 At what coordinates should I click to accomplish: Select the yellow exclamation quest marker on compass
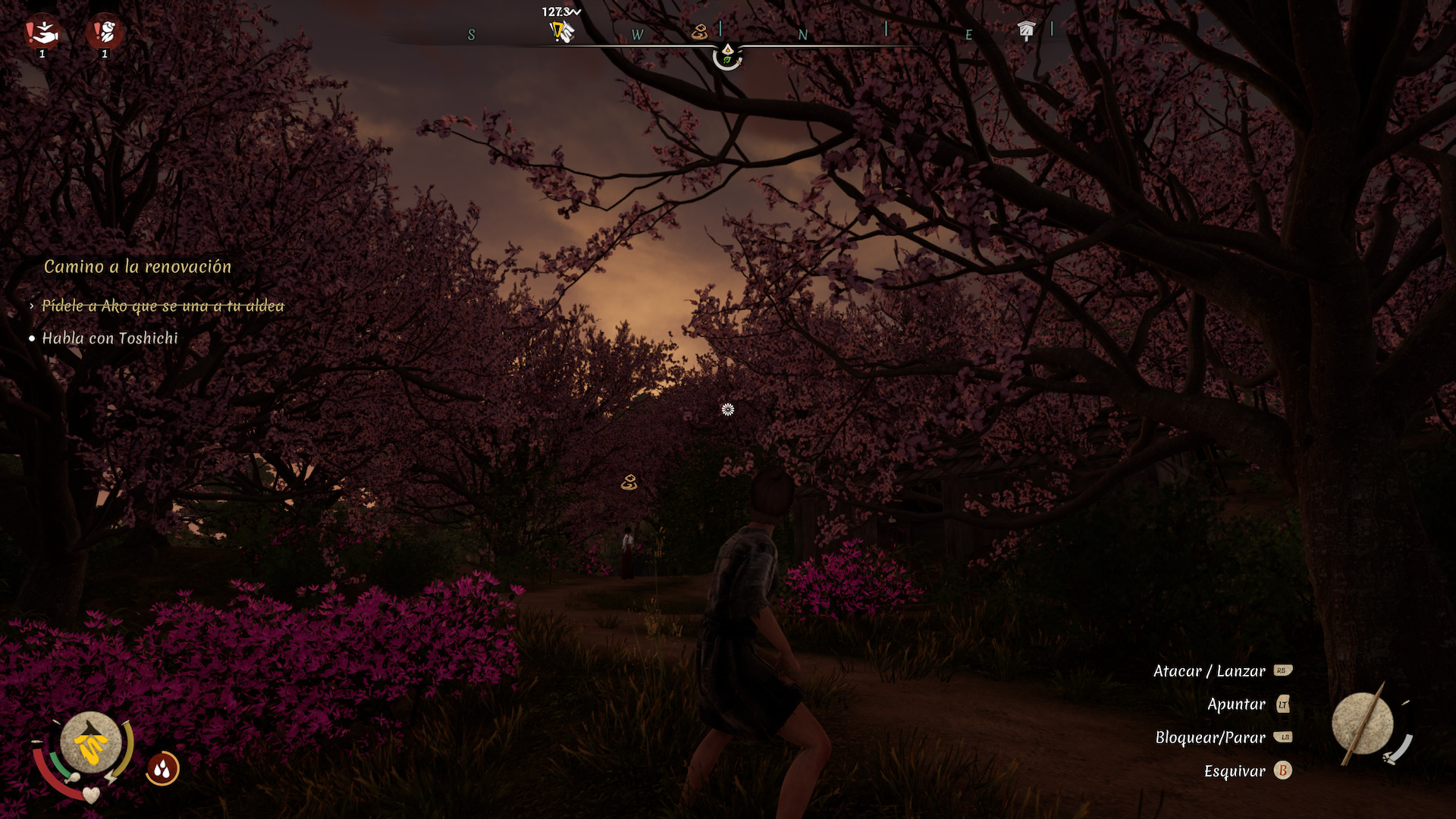(560, 32)
